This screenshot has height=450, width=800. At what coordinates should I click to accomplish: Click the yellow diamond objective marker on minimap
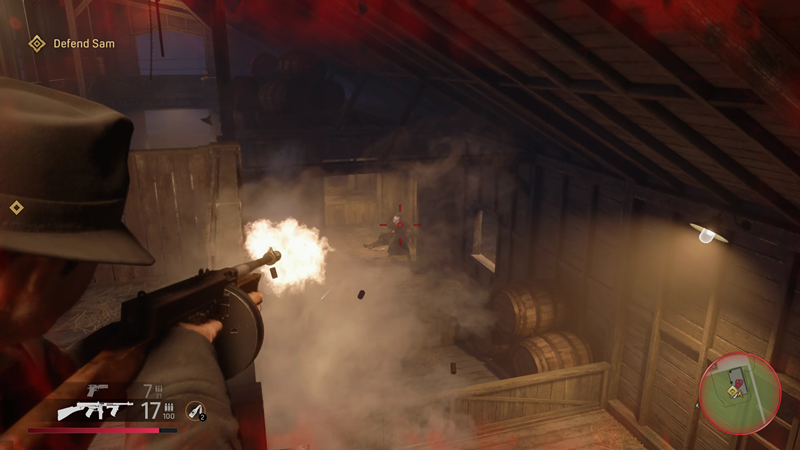tap(733, 391)
